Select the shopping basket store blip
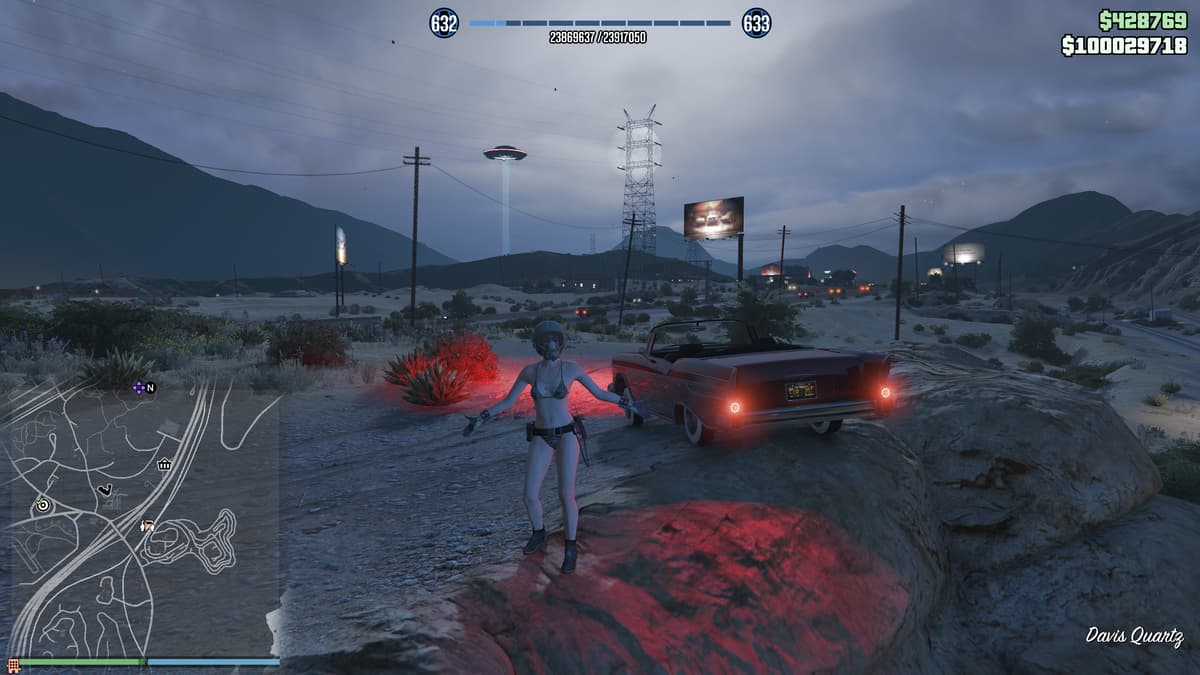The image size is (1200, 675). point(164,464)
